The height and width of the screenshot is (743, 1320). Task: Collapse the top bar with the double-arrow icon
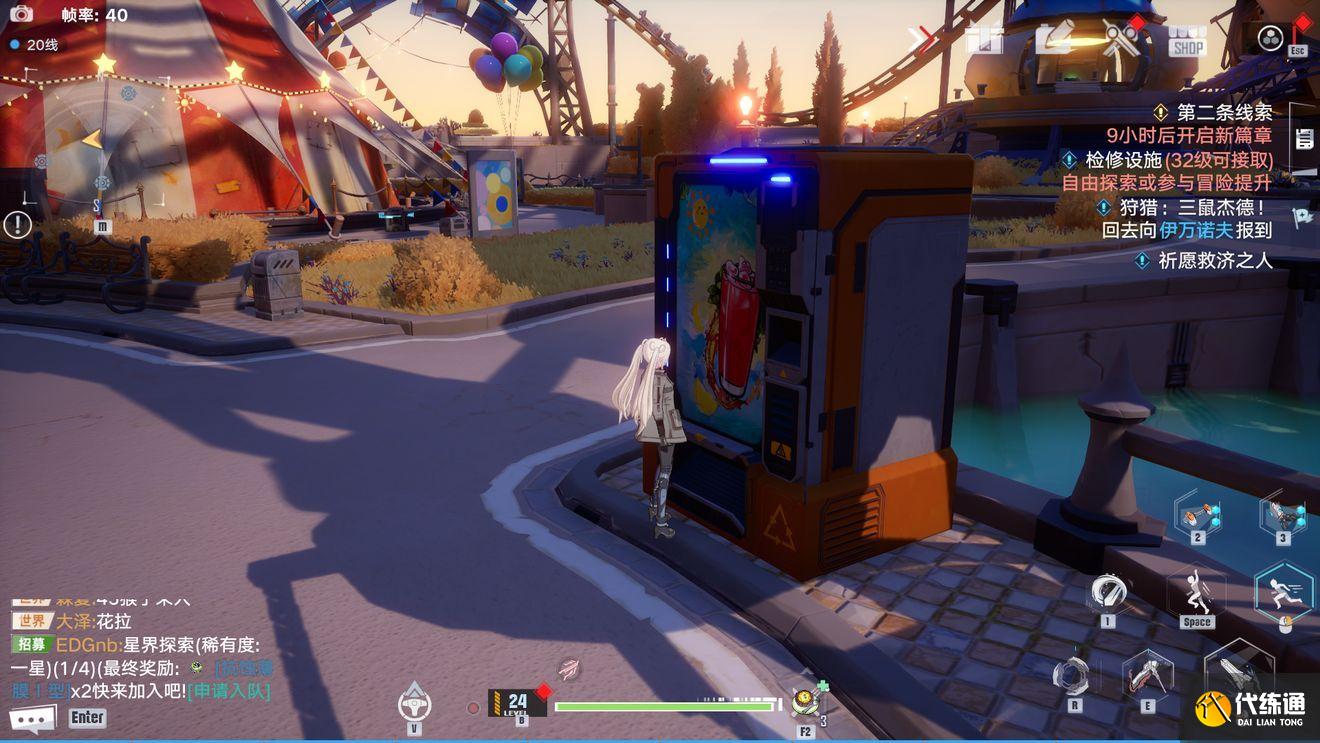tap(923, 40)
